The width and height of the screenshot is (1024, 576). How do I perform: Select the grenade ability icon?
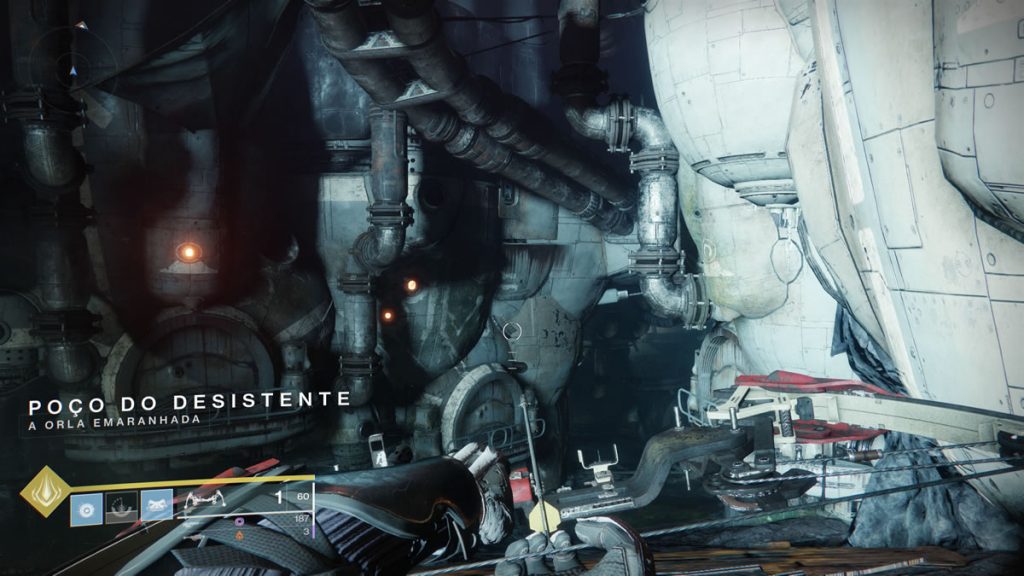pos(86,505)
